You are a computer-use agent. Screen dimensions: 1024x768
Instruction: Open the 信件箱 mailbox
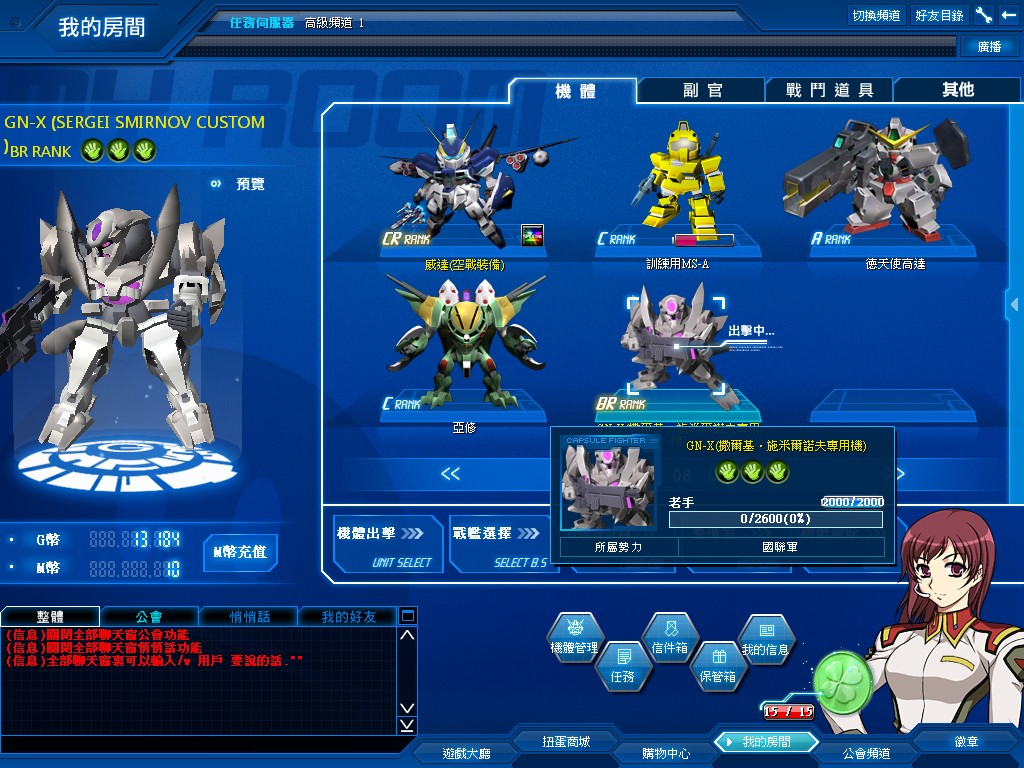click(x=670, y=636)
